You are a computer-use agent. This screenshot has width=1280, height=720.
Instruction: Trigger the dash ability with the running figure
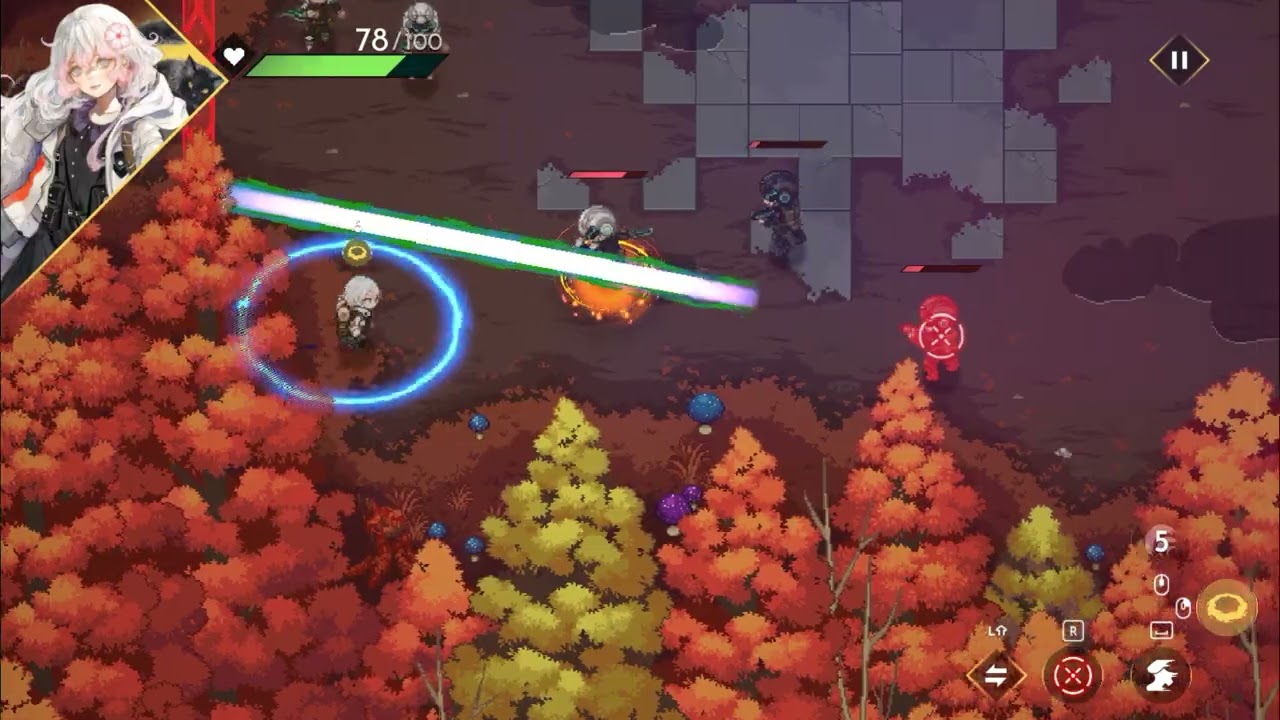(x=1160, y=676)
